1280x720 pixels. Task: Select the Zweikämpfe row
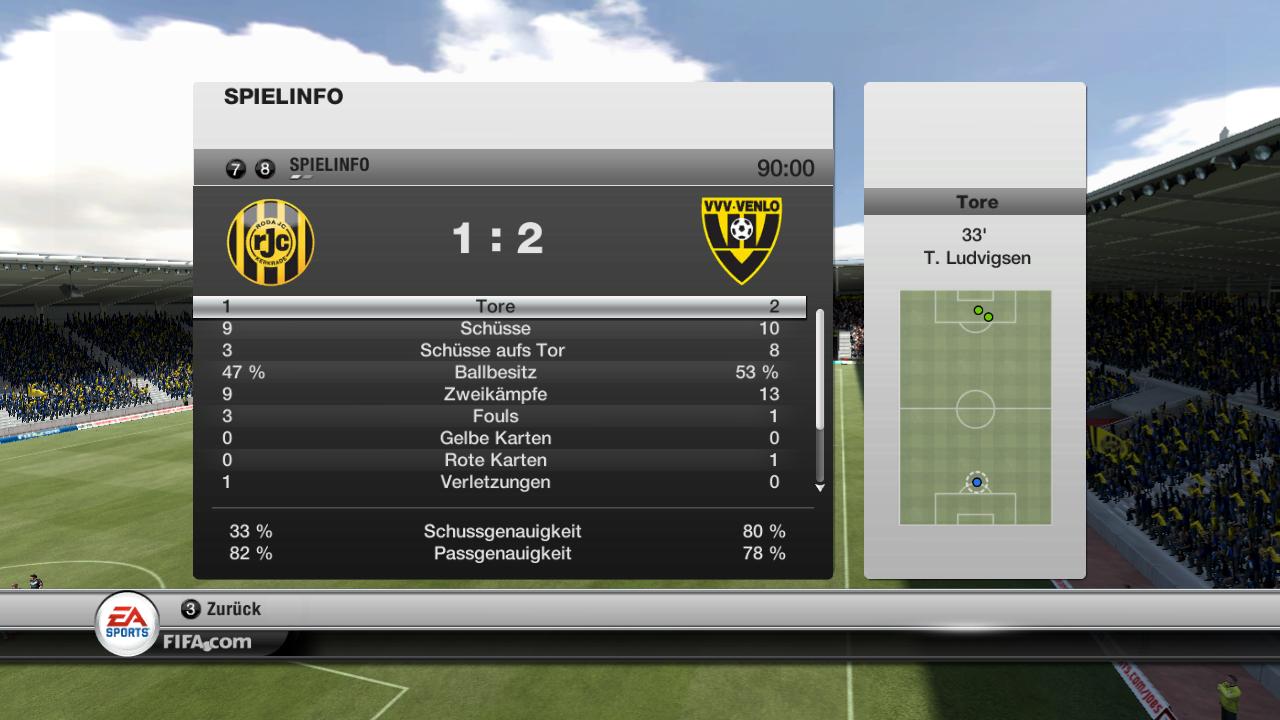(x=500, y=395)
